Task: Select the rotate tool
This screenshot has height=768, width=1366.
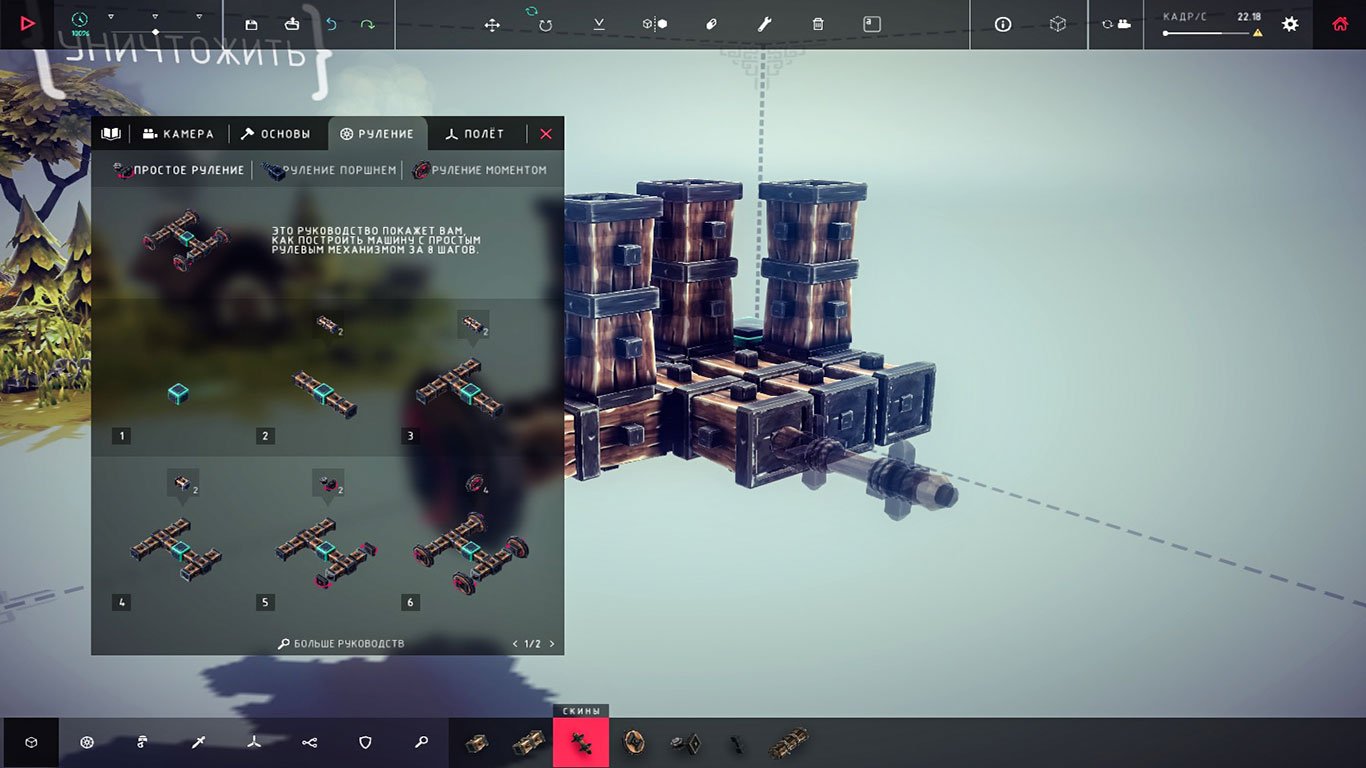Action: click(x=545, y=24)
